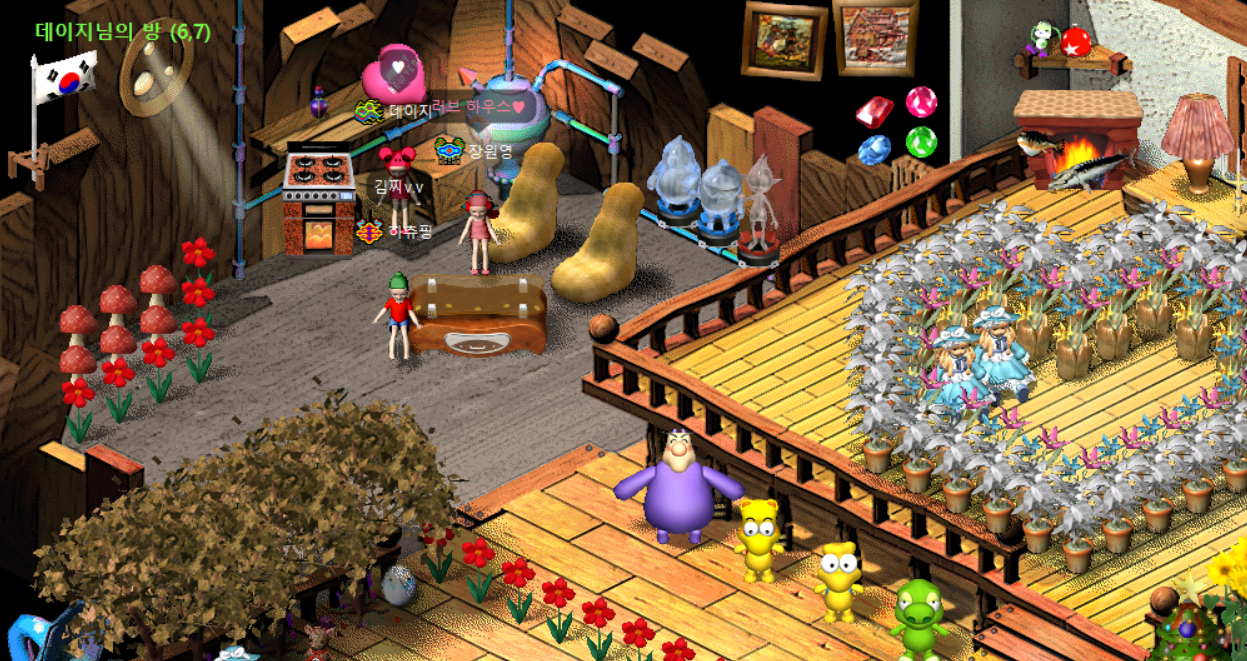Image resolution: width=1247 pixels, height=661 pixels.
Task: Click the 장원영 player name tag
Action: pyautogui.click(x=490, y=151)
